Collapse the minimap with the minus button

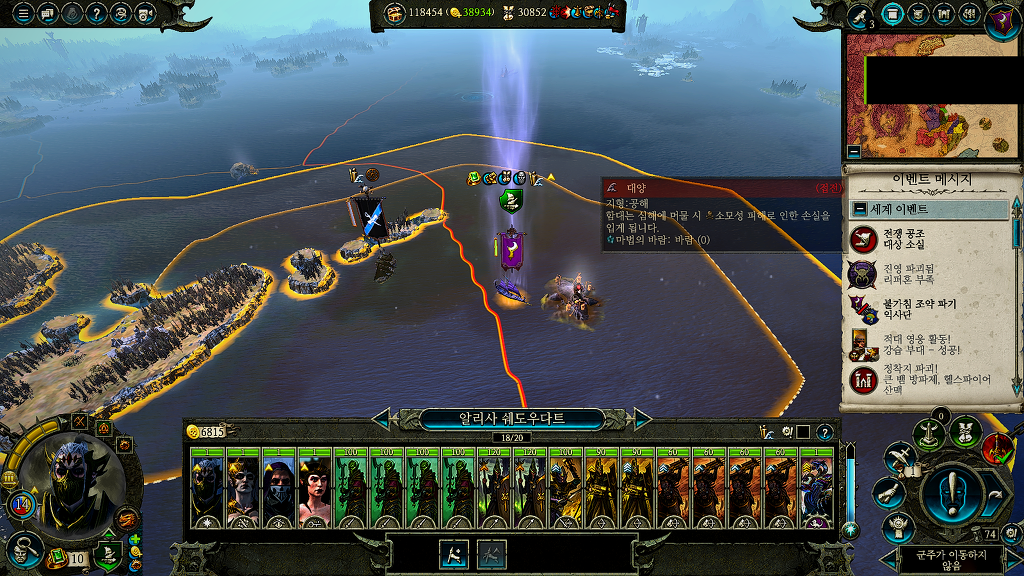(x=853, y=152)
